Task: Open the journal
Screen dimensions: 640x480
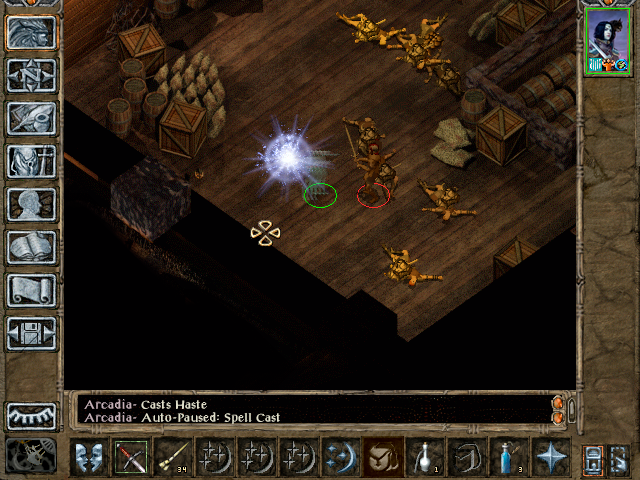Action: (x=32, y=118)
